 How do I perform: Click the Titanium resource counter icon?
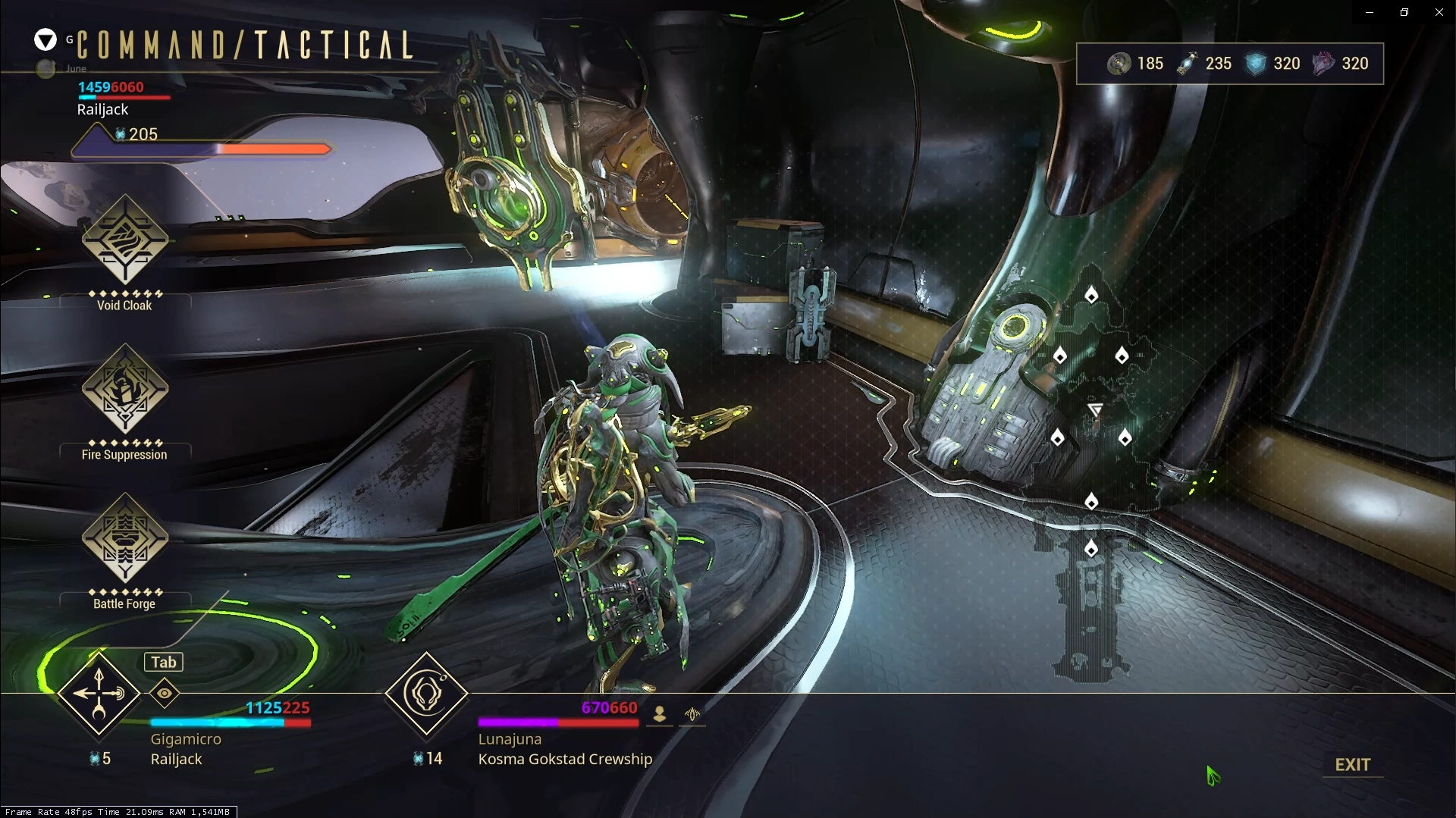[1119, 64]
